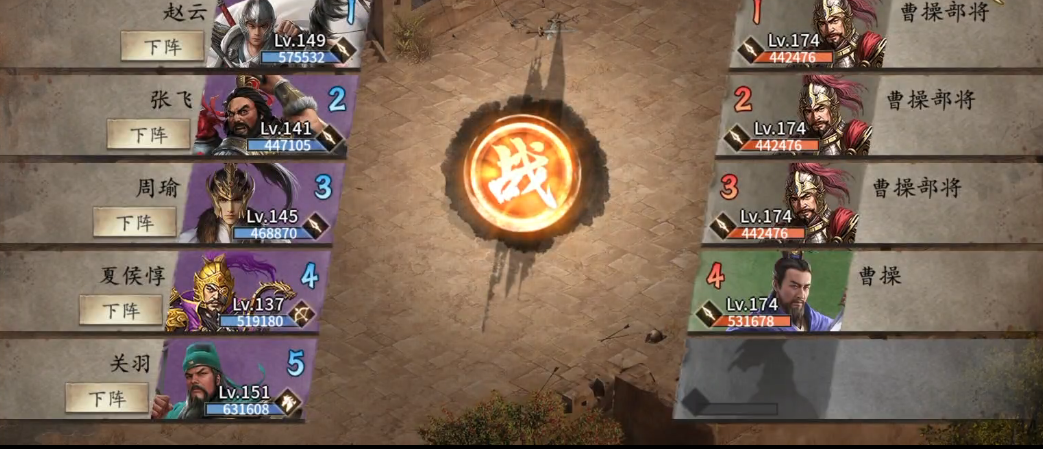Screen dimensions: 1043x449
Task: Start the battle with the 战 button
Action: point(523,173)
